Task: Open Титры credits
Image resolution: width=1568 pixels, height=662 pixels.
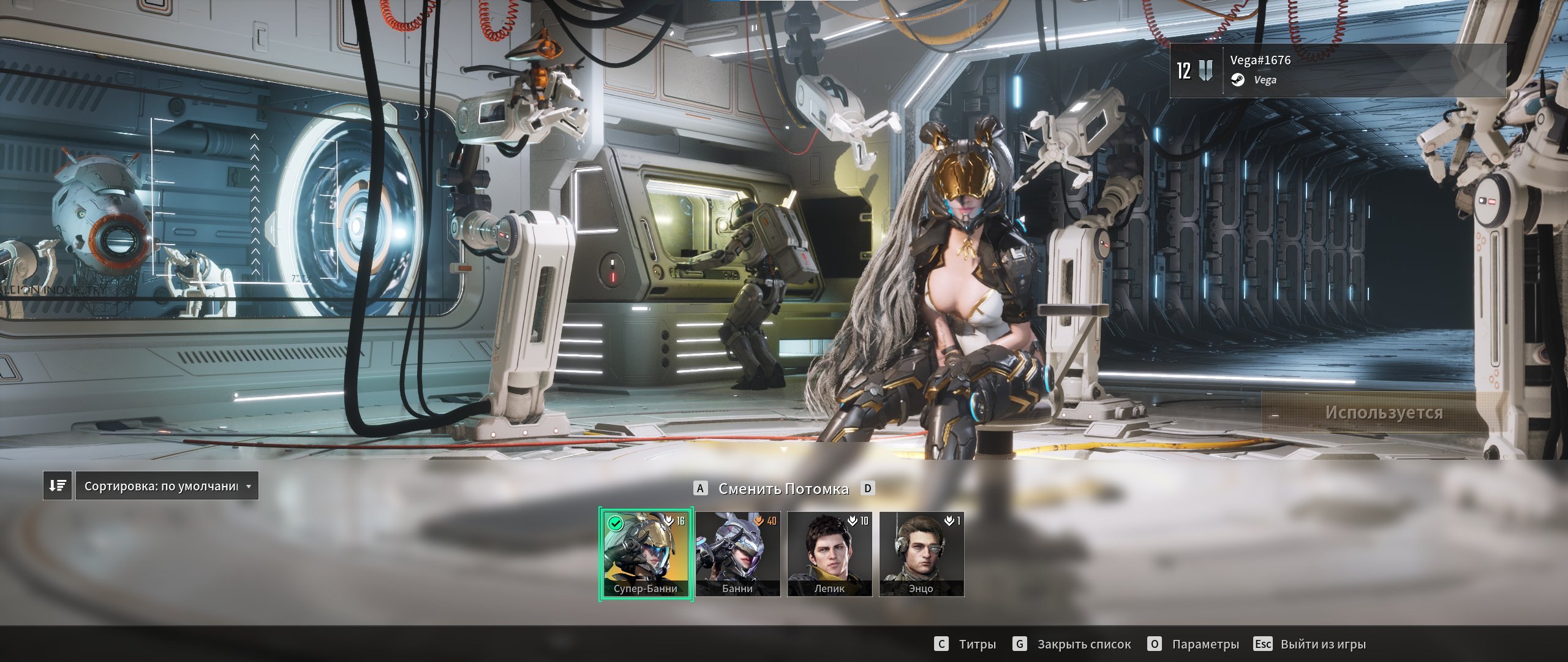Action: 965,644
